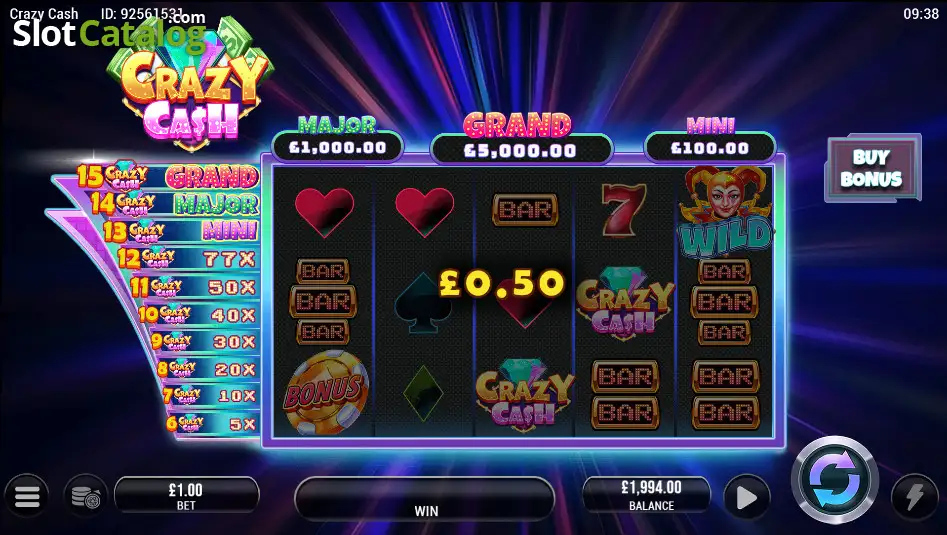Start autoplay with the play arrow

click(x=746, y=497)
